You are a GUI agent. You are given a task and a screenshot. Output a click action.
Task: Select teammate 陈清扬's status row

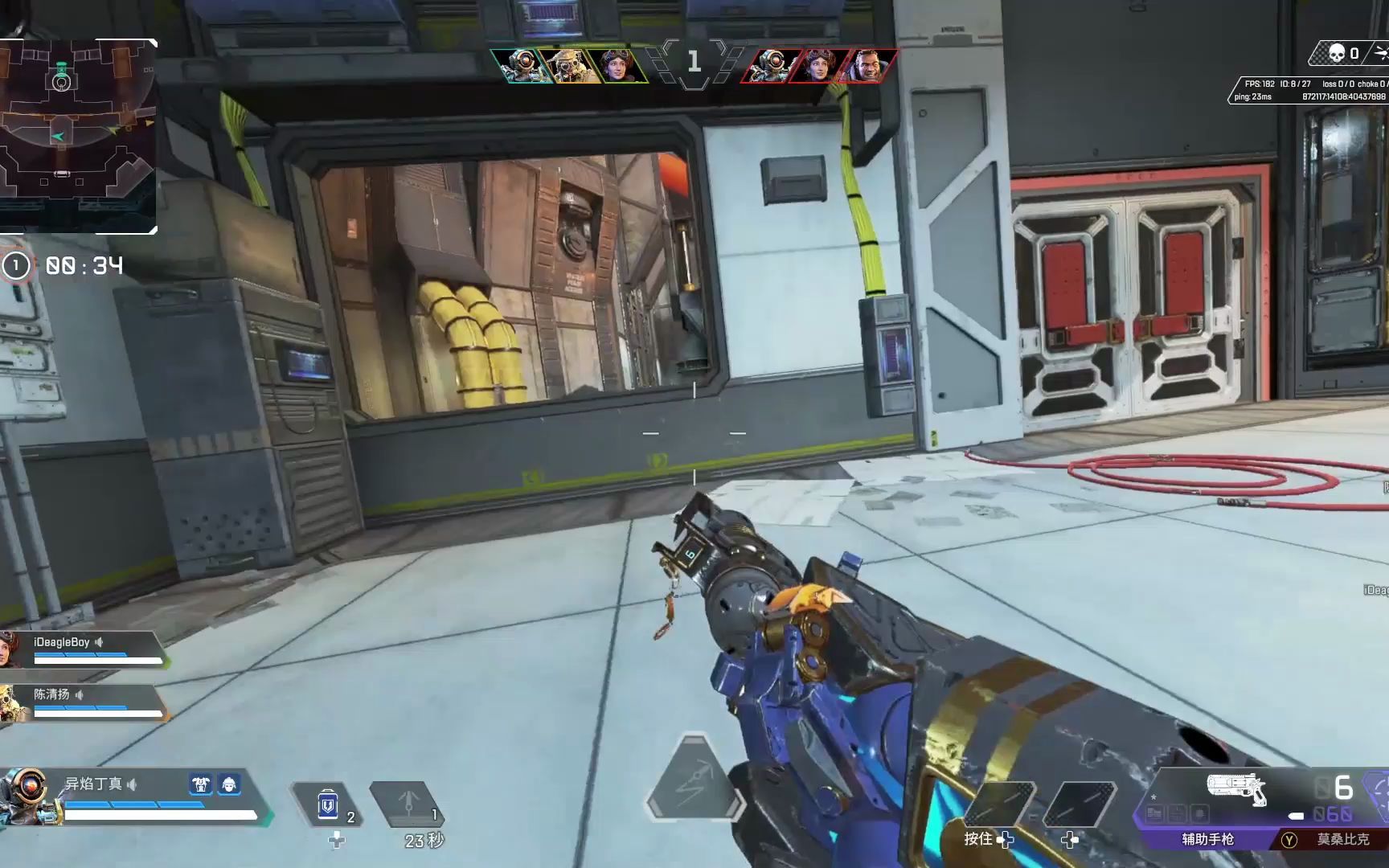point(84,702)
